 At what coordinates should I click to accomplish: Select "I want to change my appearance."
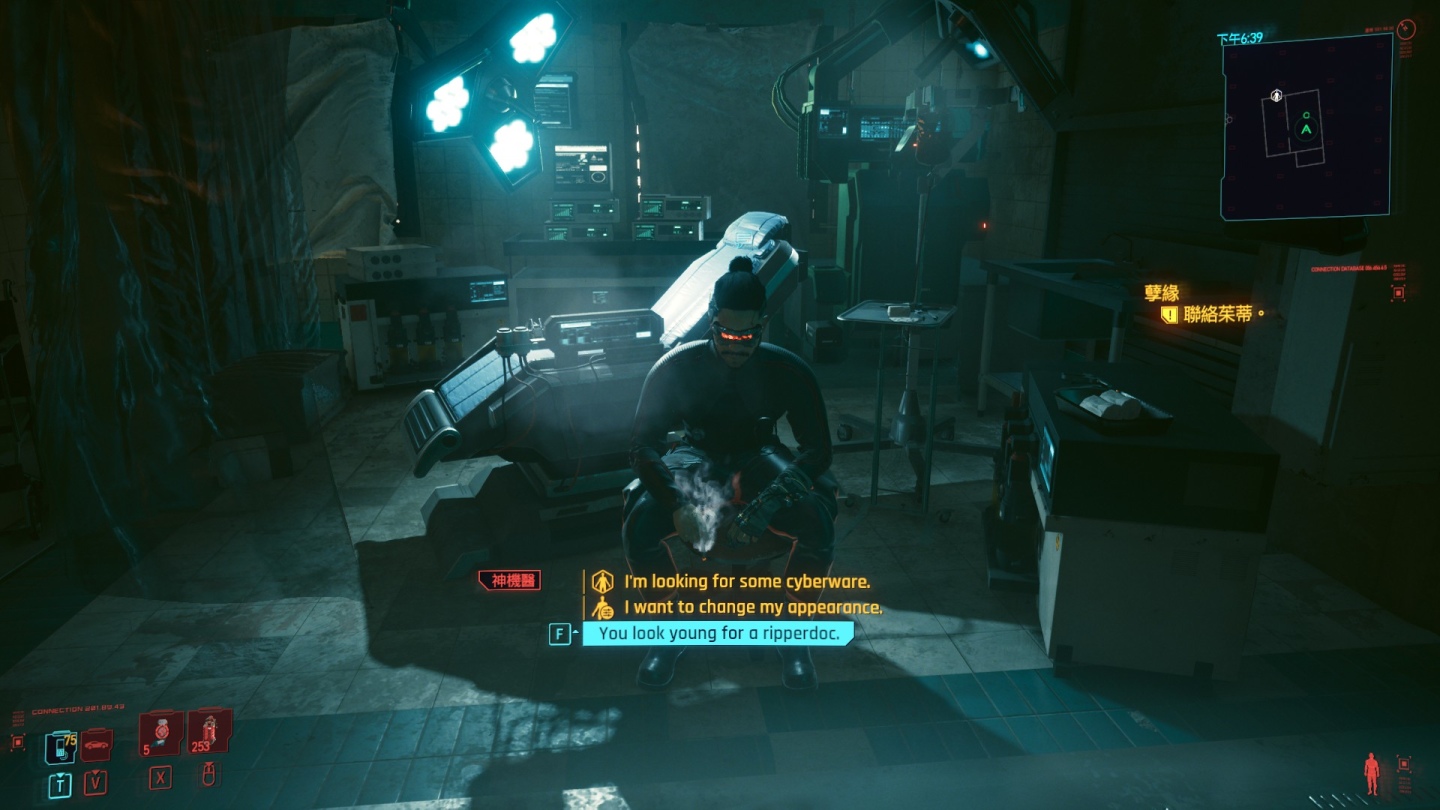(x=753, y=607)
